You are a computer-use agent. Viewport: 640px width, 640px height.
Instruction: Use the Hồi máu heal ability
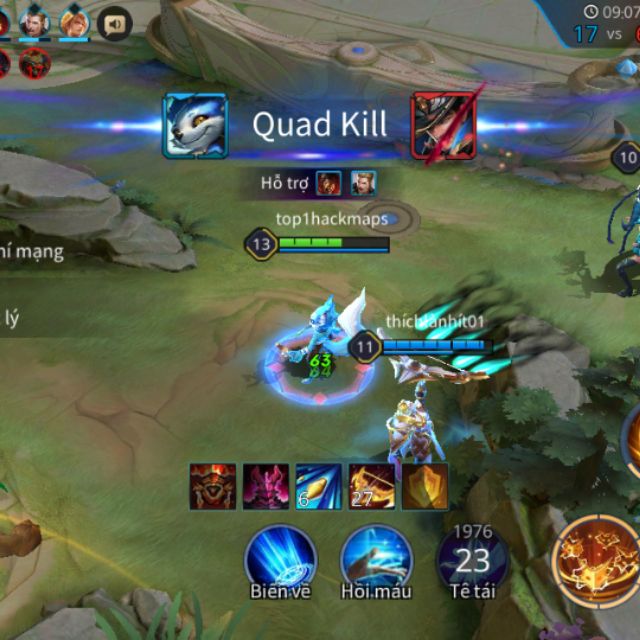click(376, 557)
